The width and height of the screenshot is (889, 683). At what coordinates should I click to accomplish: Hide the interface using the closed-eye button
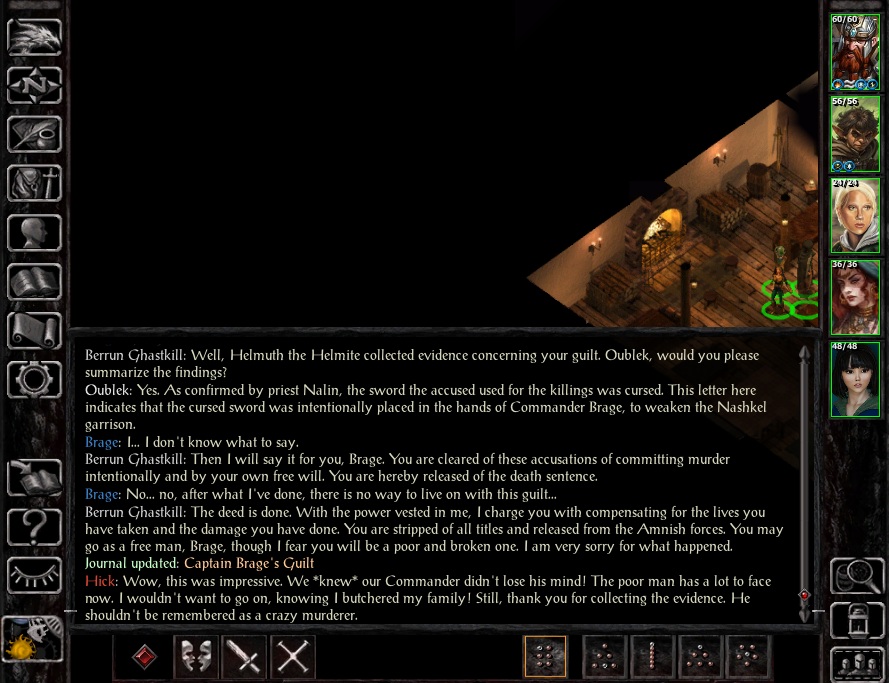[x=35, y=574]
